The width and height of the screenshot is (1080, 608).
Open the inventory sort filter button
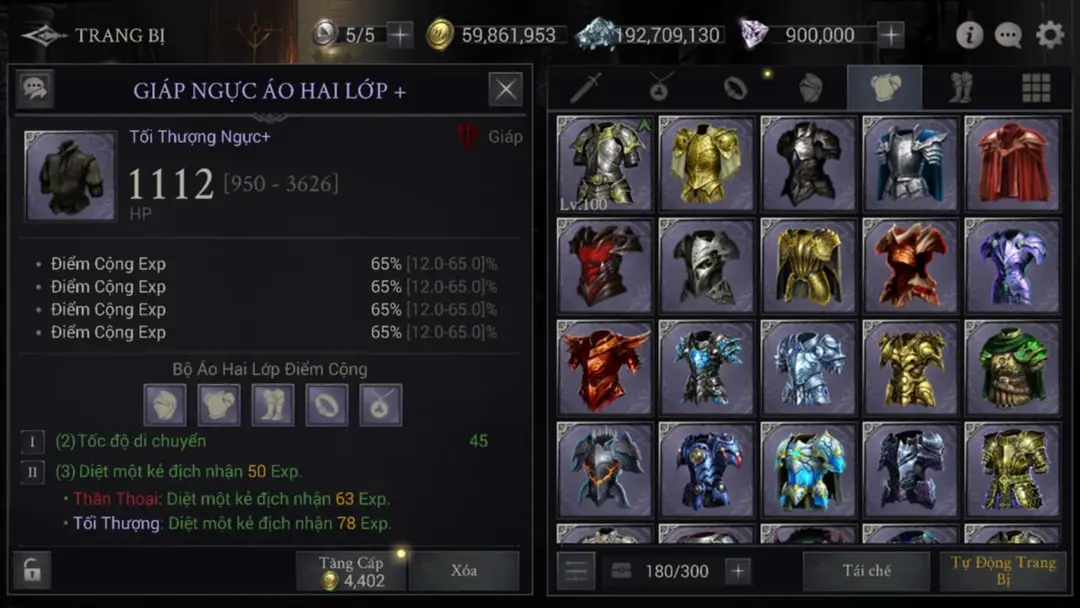point(577,571)
